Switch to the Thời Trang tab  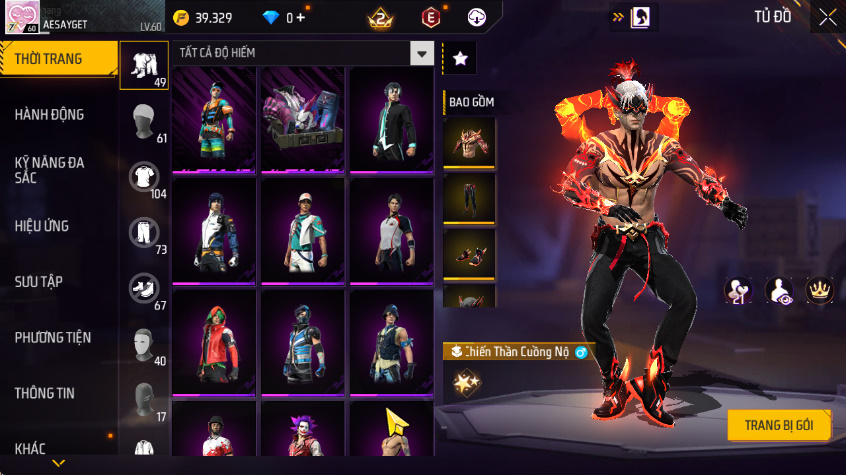pyautogui.click(x=48, y=60)
